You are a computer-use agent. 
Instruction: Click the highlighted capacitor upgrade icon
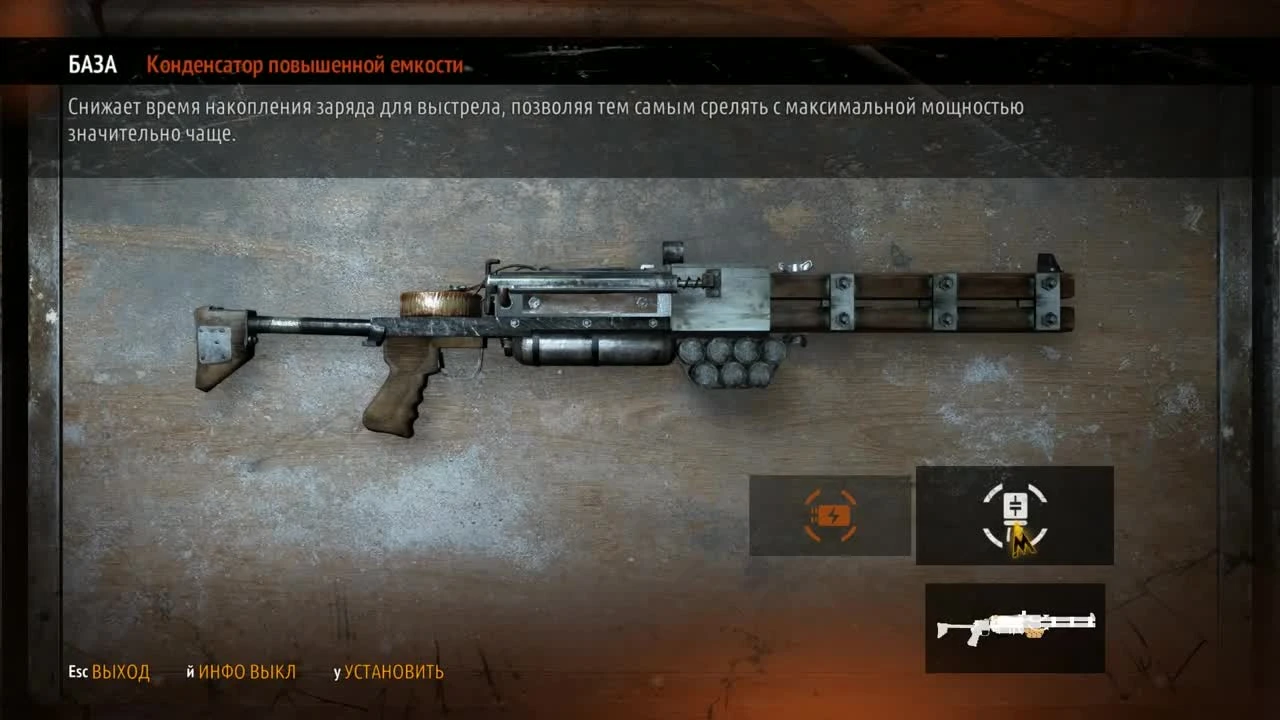1012,513
